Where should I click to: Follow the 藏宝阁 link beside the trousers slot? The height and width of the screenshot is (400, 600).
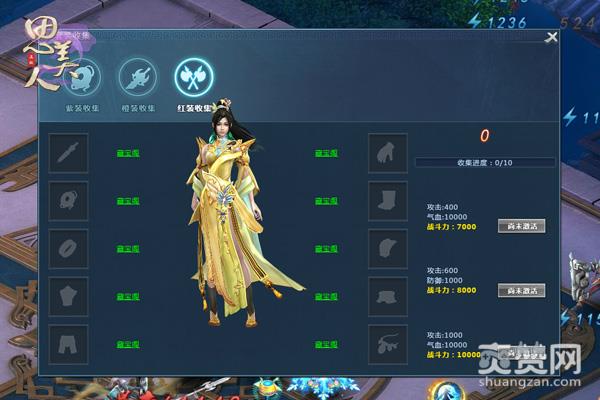127,344
